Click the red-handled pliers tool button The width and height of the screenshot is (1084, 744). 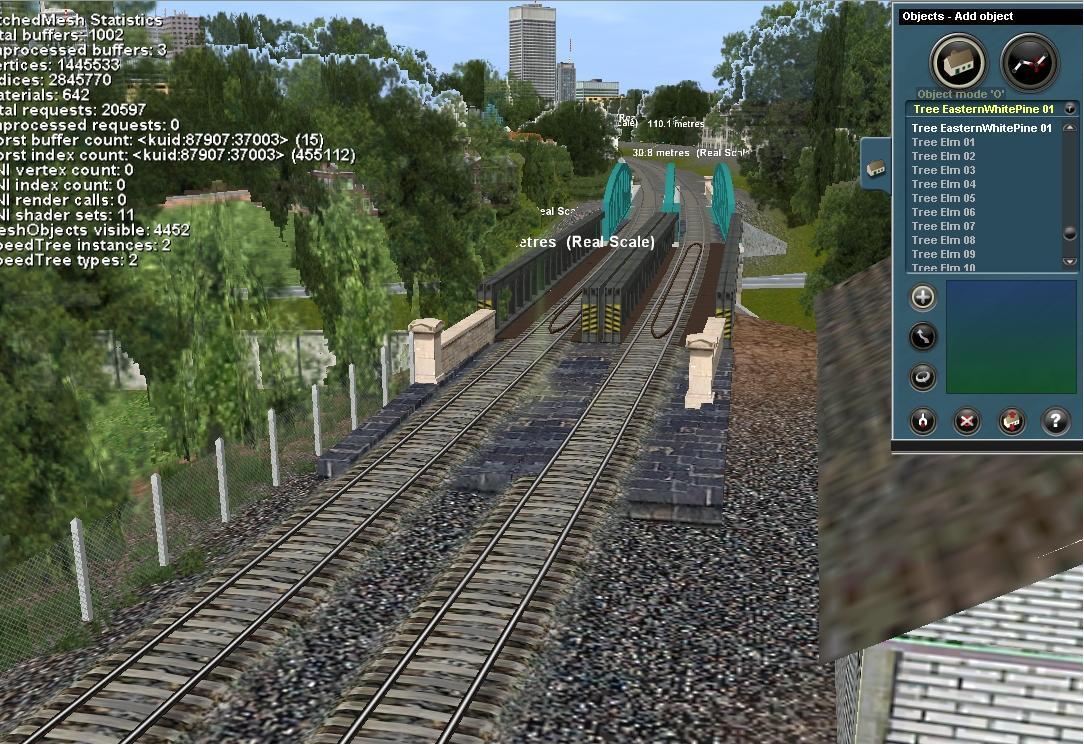click(x=923, y=421)
